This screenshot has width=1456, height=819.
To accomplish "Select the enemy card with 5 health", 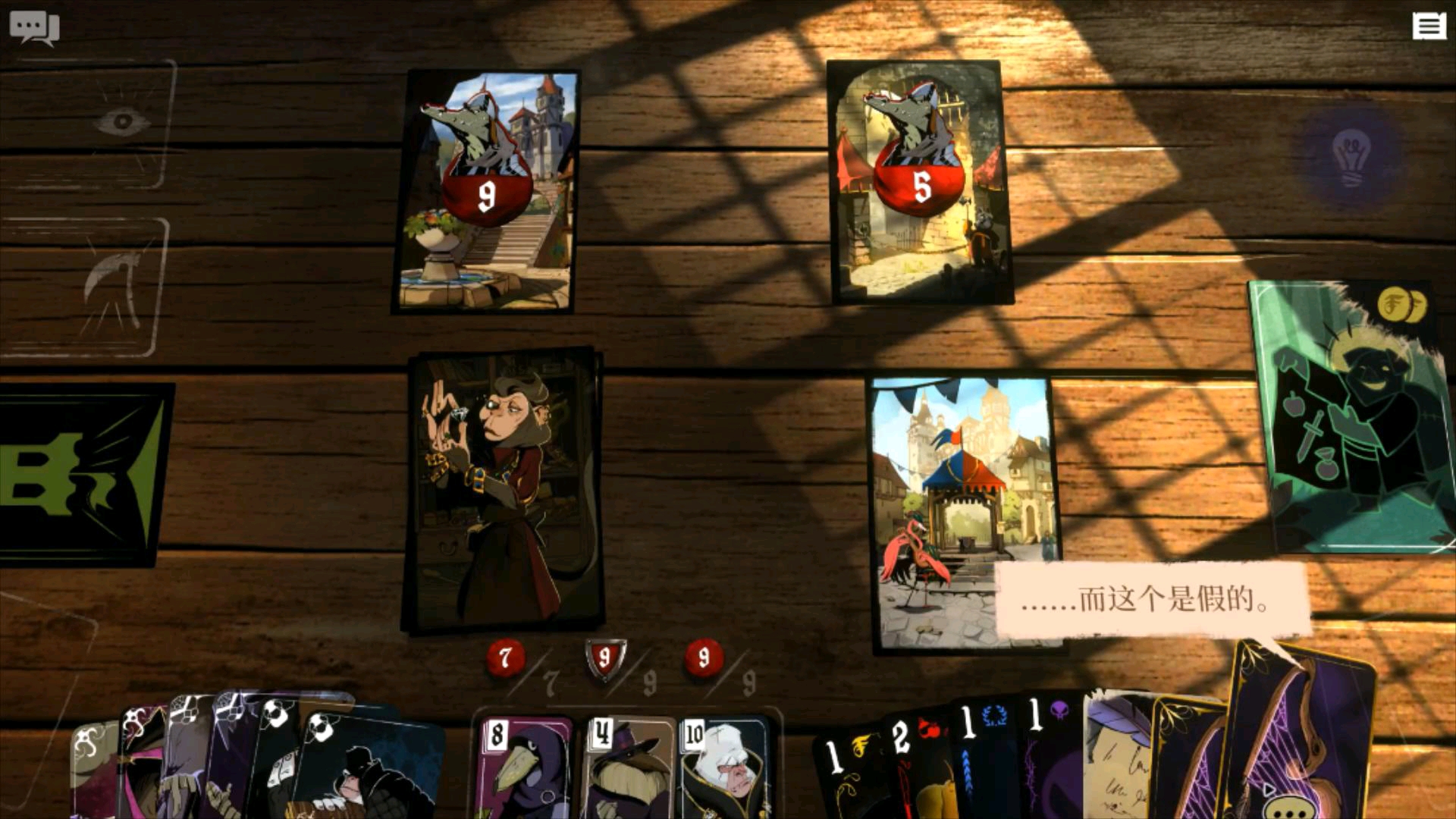I will tap(921, 183).
